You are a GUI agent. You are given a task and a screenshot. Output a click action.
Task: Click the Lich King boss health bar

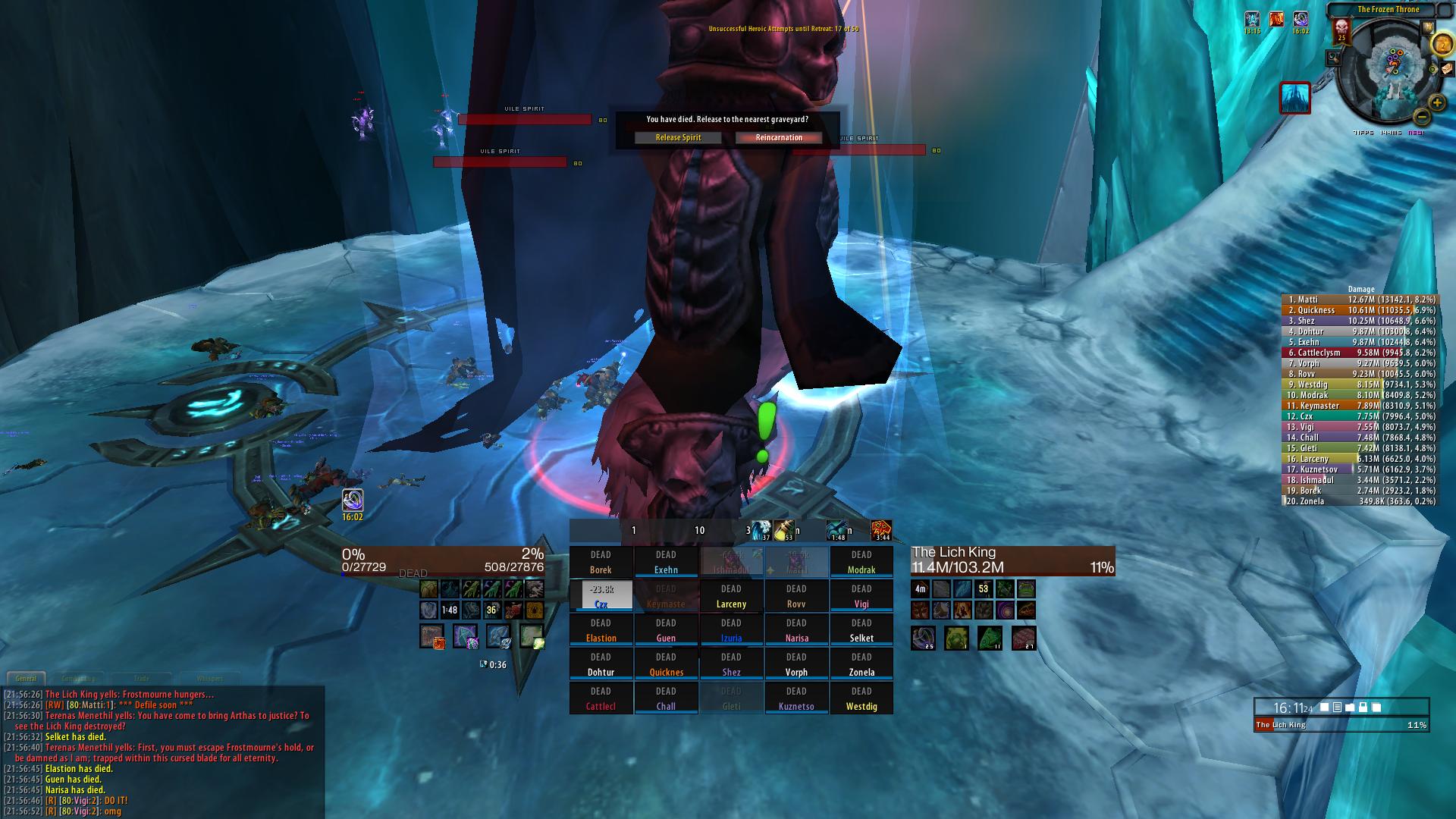click(1341, 725)
